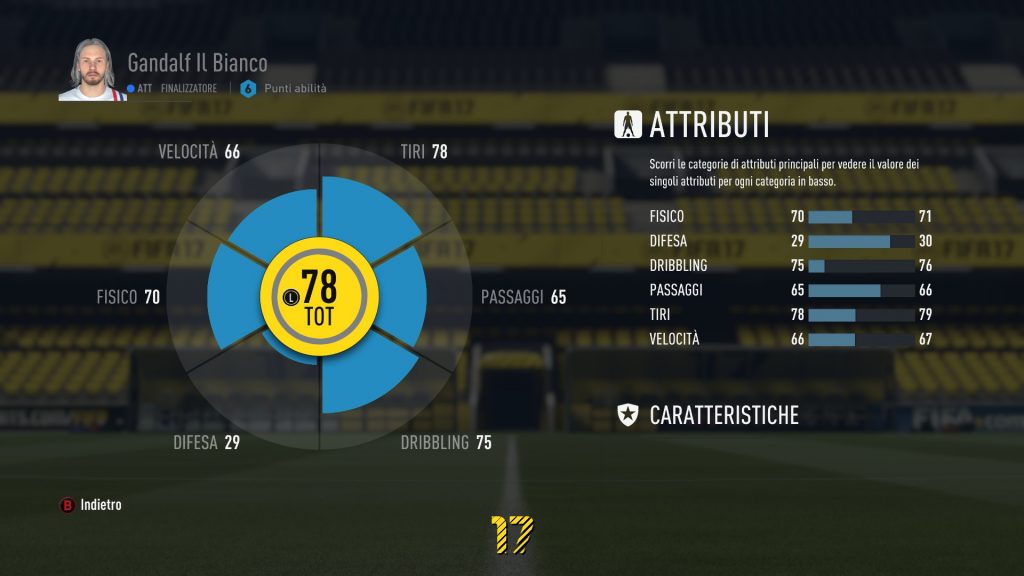This screenshot has width=1024, height=576.
Task: Select the Passaggi attribute row
Action: pos(790,290)
